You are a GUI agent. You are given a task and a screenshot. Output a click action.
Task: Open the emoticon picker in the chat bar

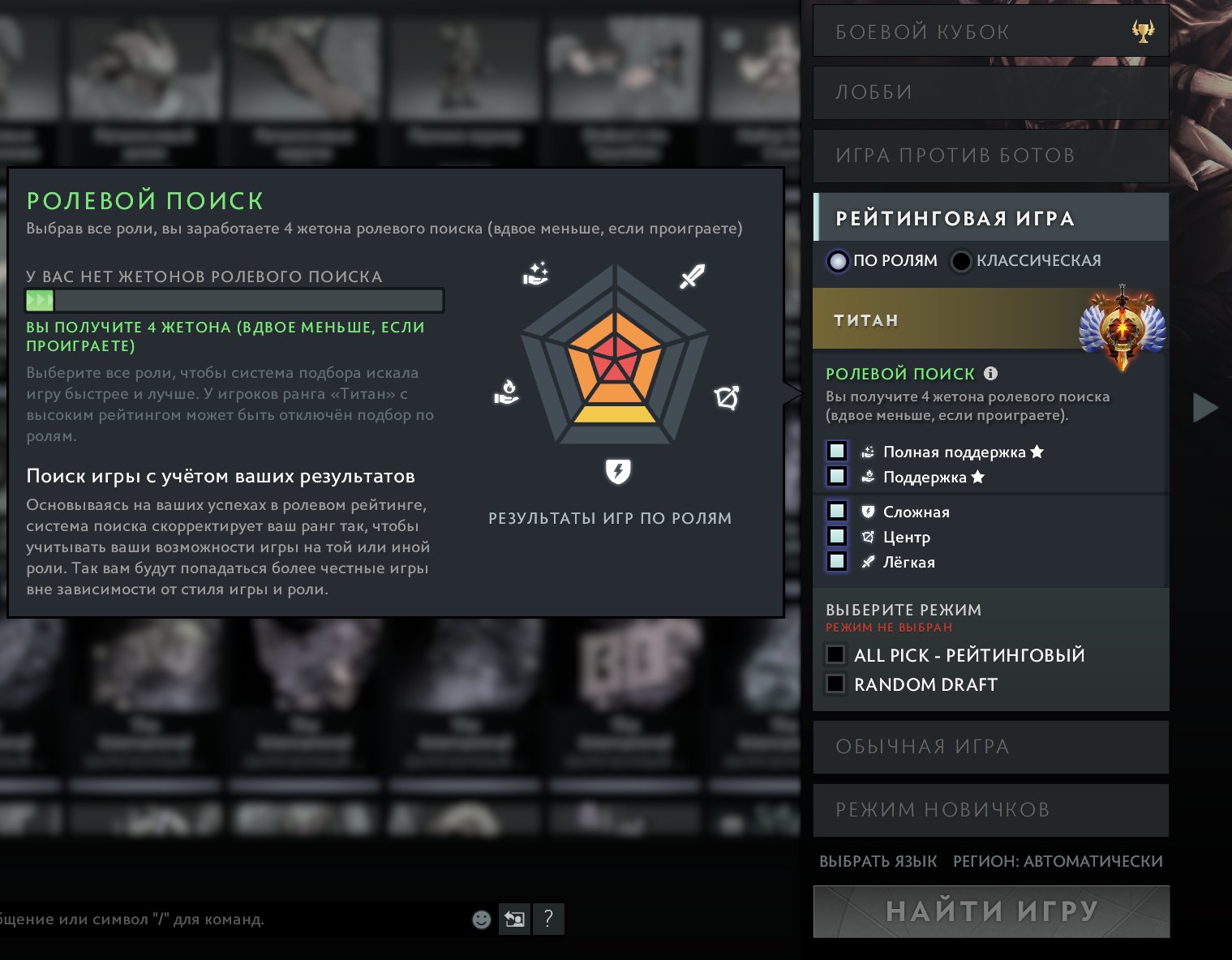click(x=482, y=919)
